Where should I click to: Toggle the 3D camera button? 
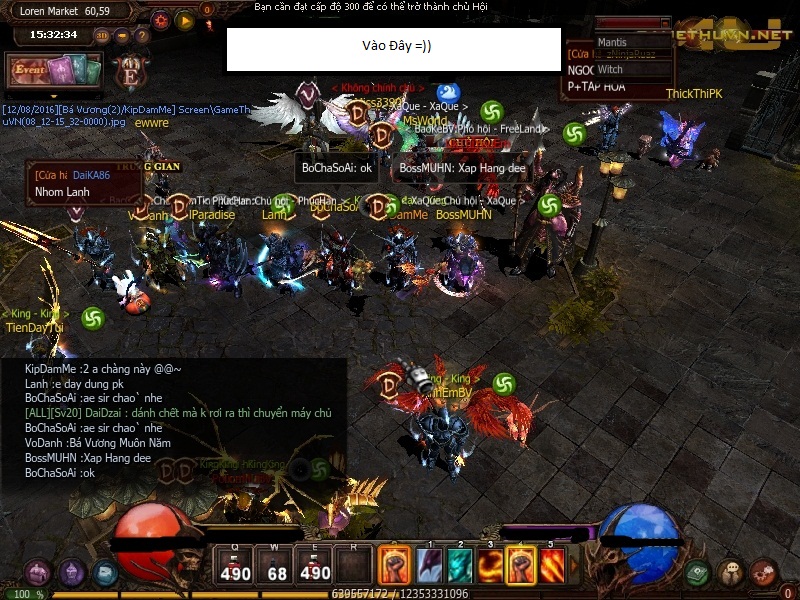(x=102, y=35)
